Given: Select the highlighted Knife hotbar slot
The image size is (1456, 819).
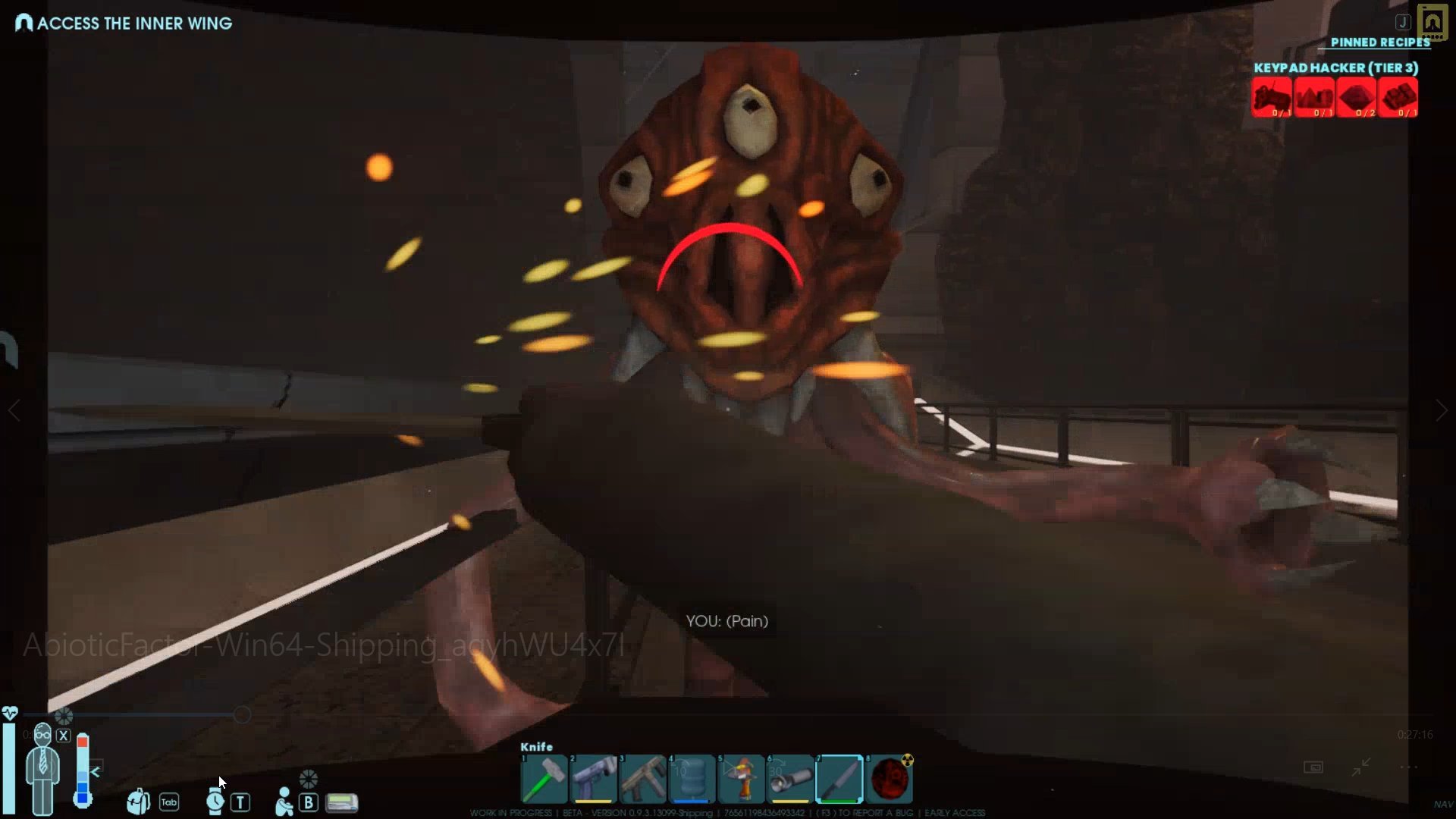Looking at the screenshot, I should point(839,779).
